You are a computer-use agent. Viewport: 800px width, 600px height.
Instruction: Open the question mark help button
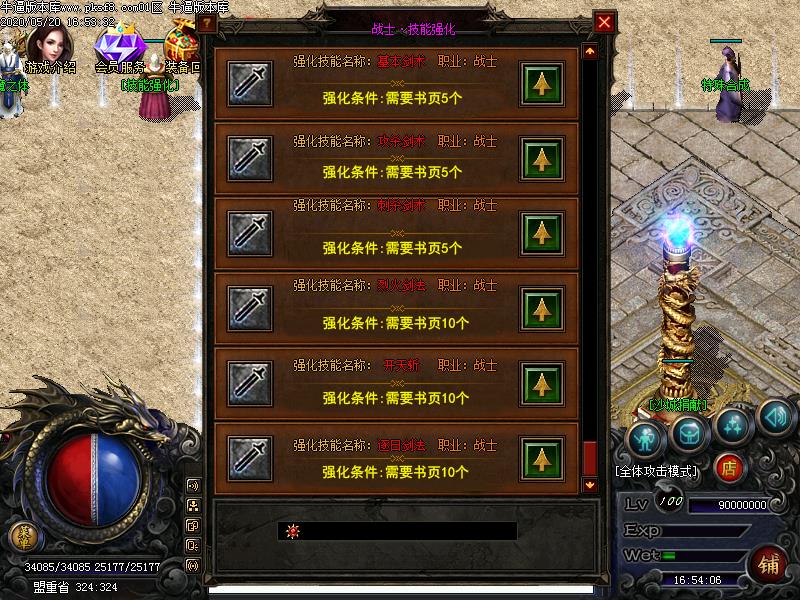pyautogui.click(x=208, y=22)
